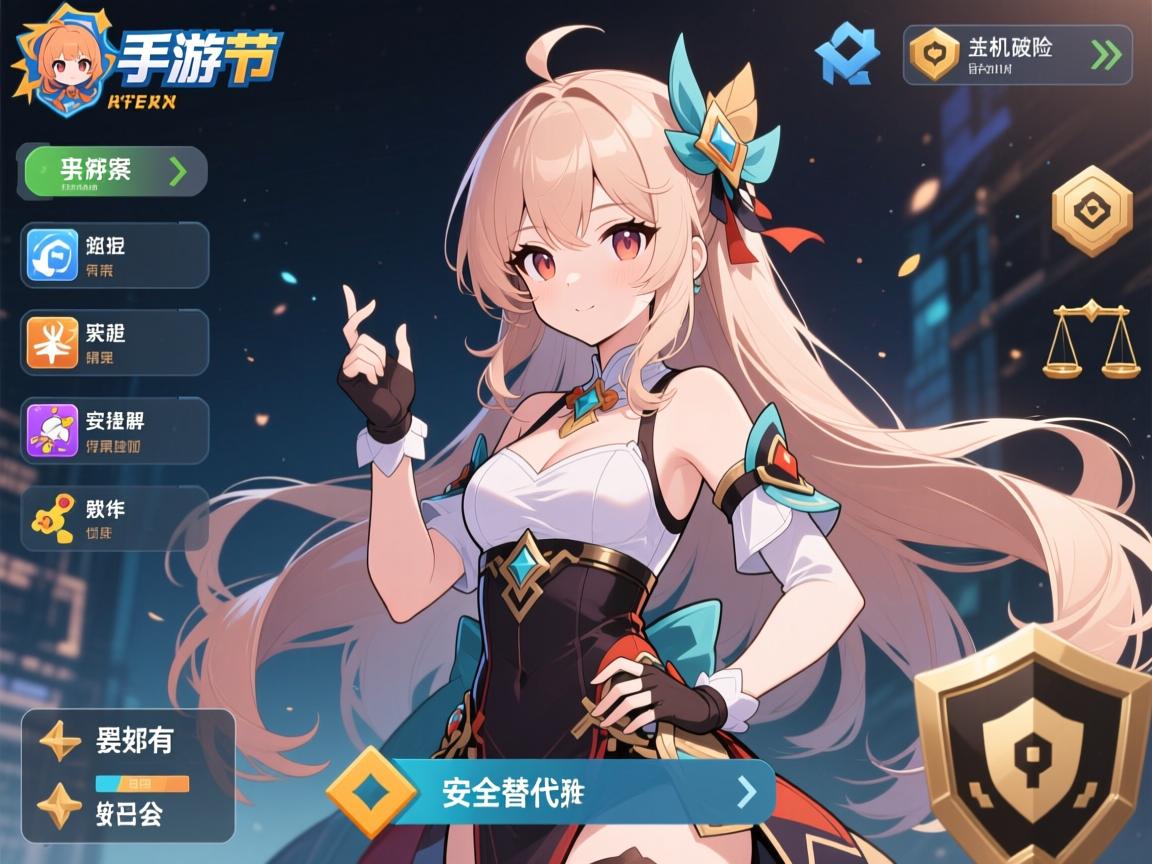The height and width of the screenshot is (864, 1152).
Task: Open the top-right gold hexagon panel button
Action: tap(1017, 55)
